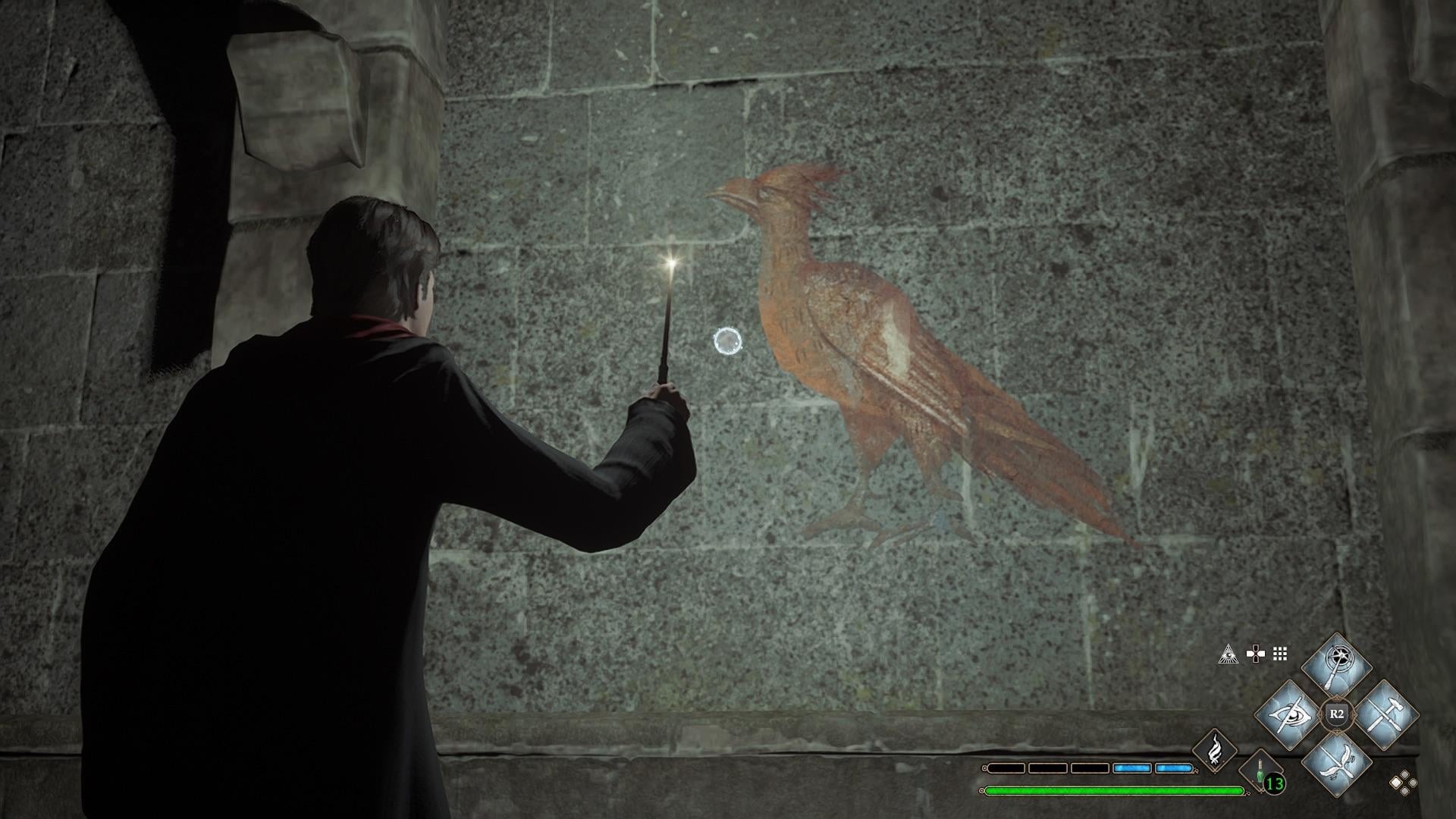Click the eye-in-pyramid detection indicator icon

(1228, 655)
